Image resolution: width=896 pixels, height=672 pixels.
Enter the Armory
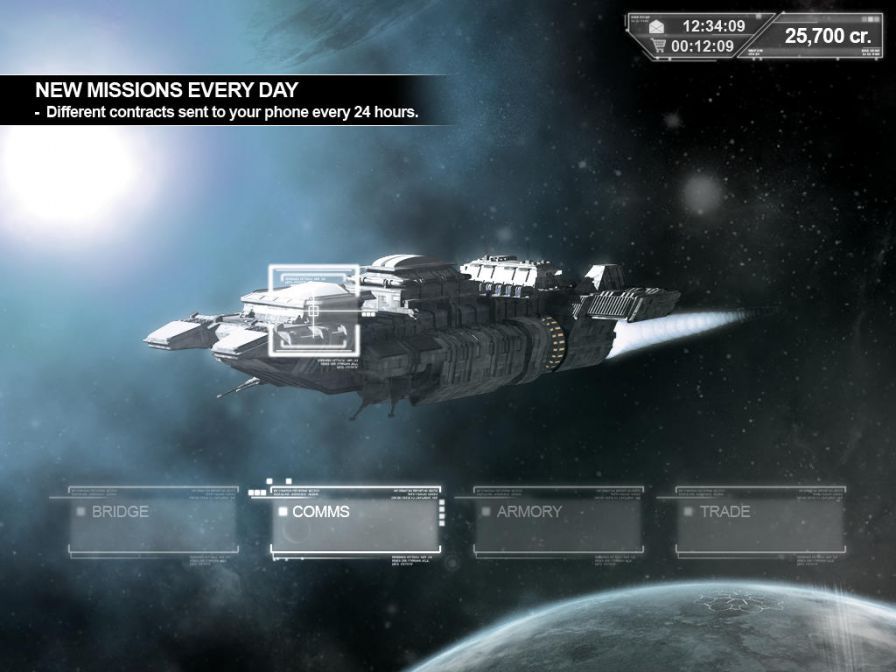(558, 521)
